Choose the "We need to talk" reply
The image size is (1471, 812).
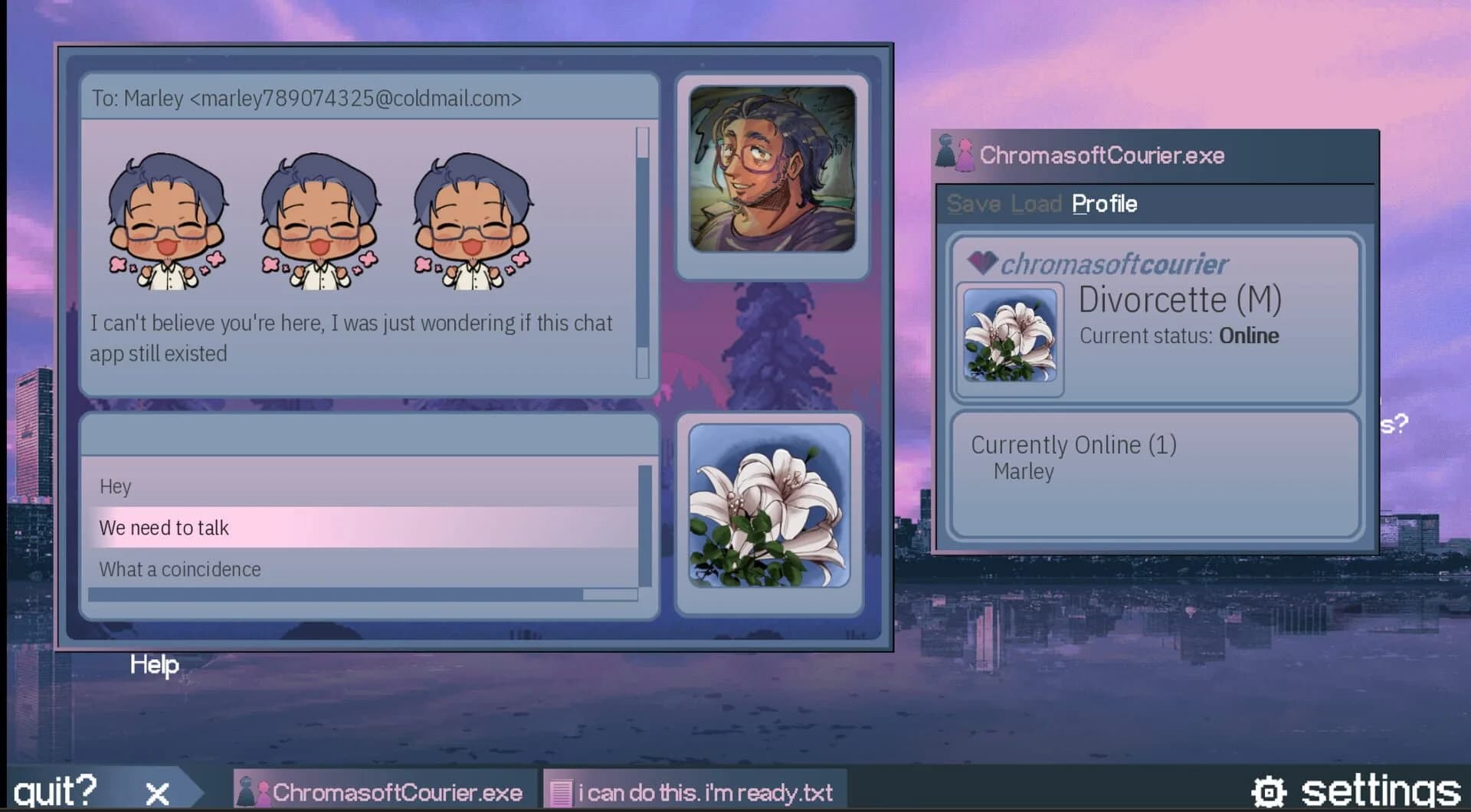[x=163, y=527]
